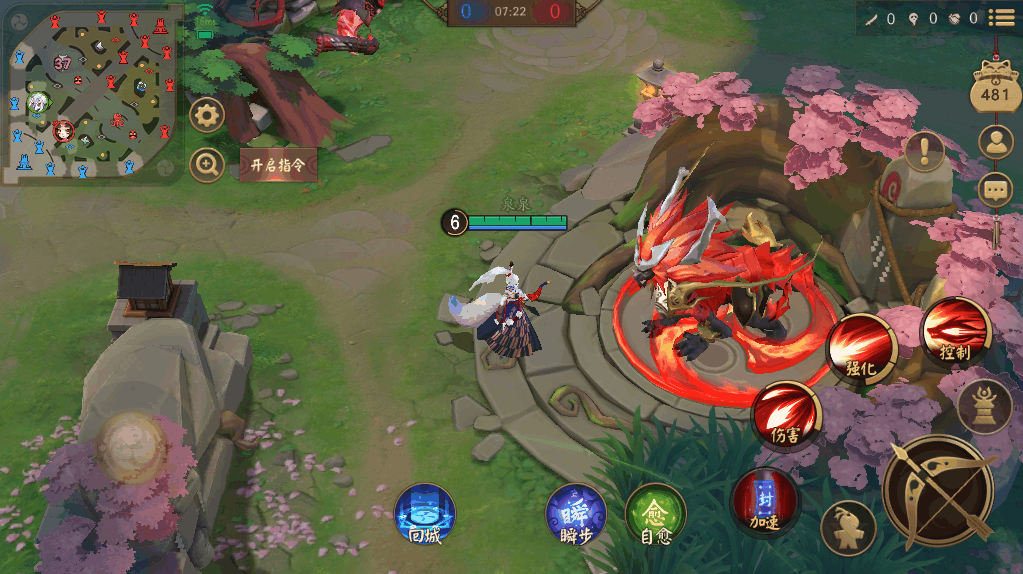The height and width of the screenshot is (574, 1023).
Task: Recall to base with 回城
Action: (425, 515)
